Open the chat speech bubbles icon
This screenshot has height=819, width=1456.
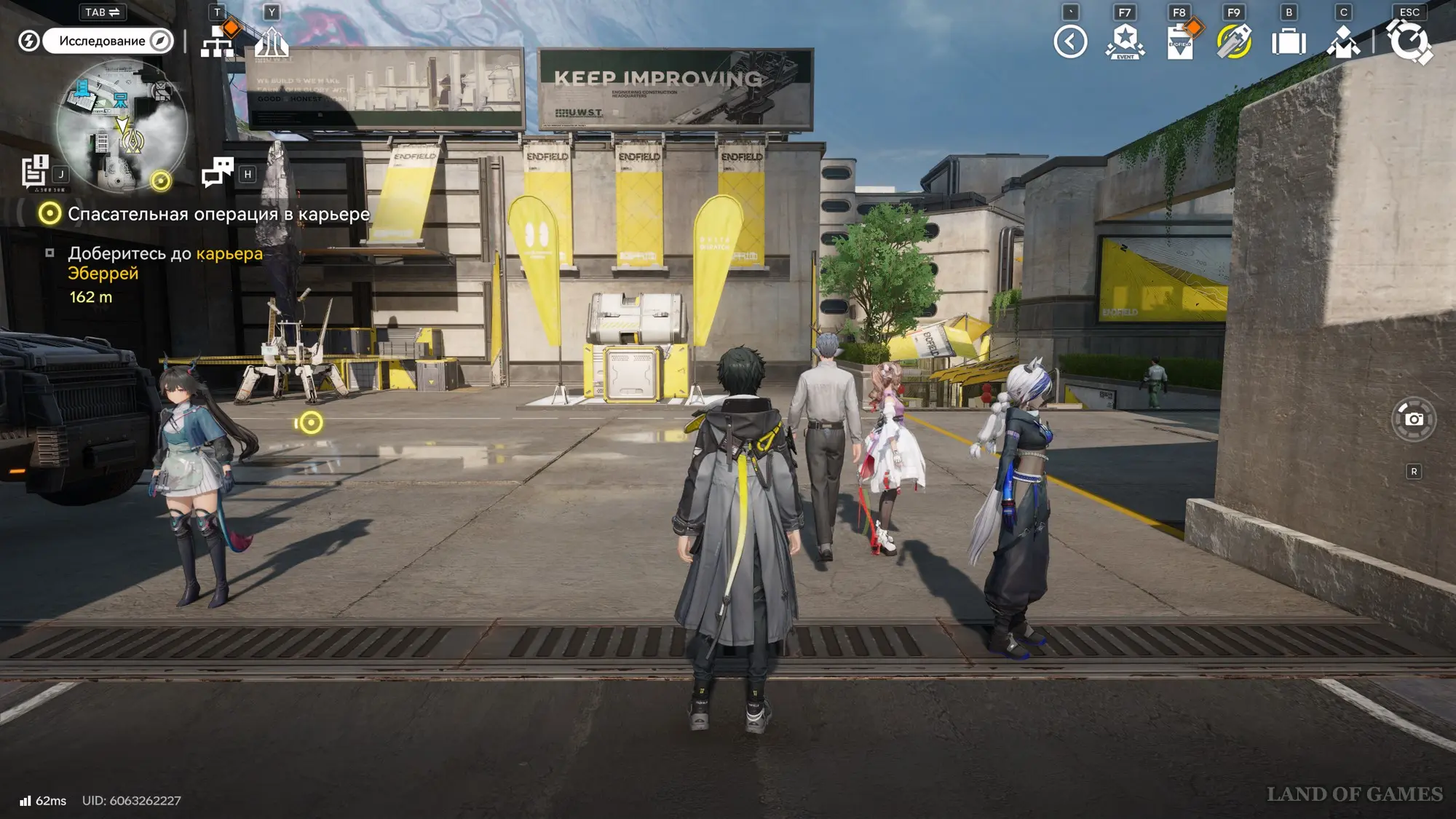pyautogui.click(x=217, y=173)
